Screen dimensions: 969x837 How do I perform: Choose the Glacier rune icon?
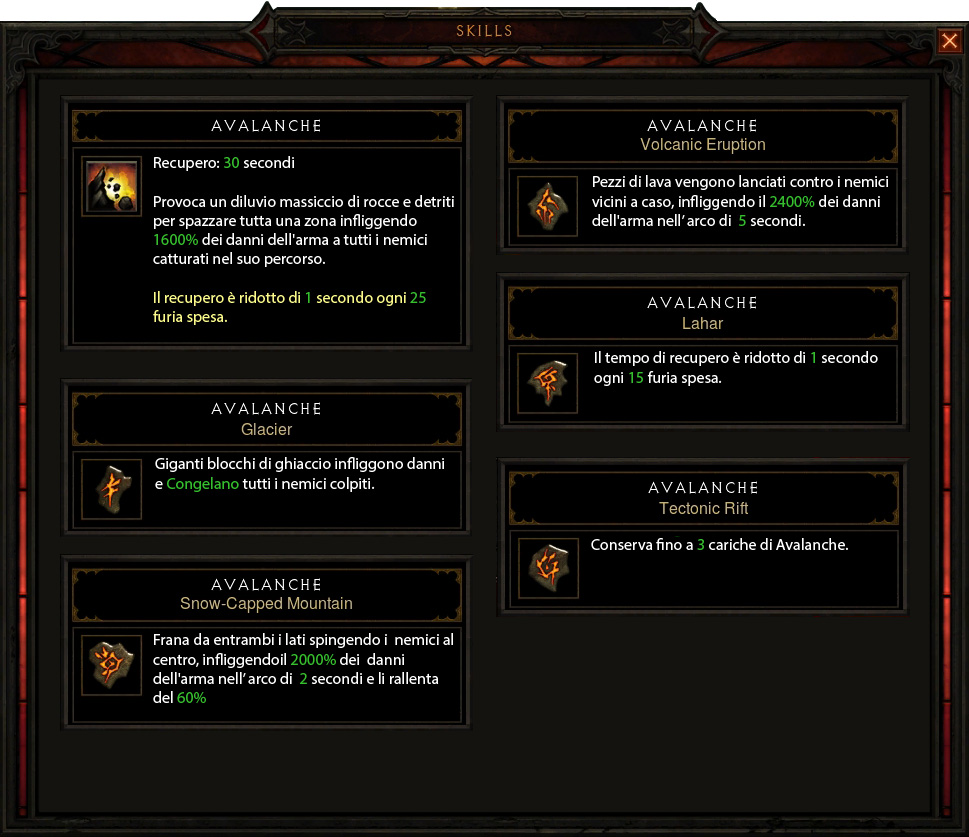(111, 489)
